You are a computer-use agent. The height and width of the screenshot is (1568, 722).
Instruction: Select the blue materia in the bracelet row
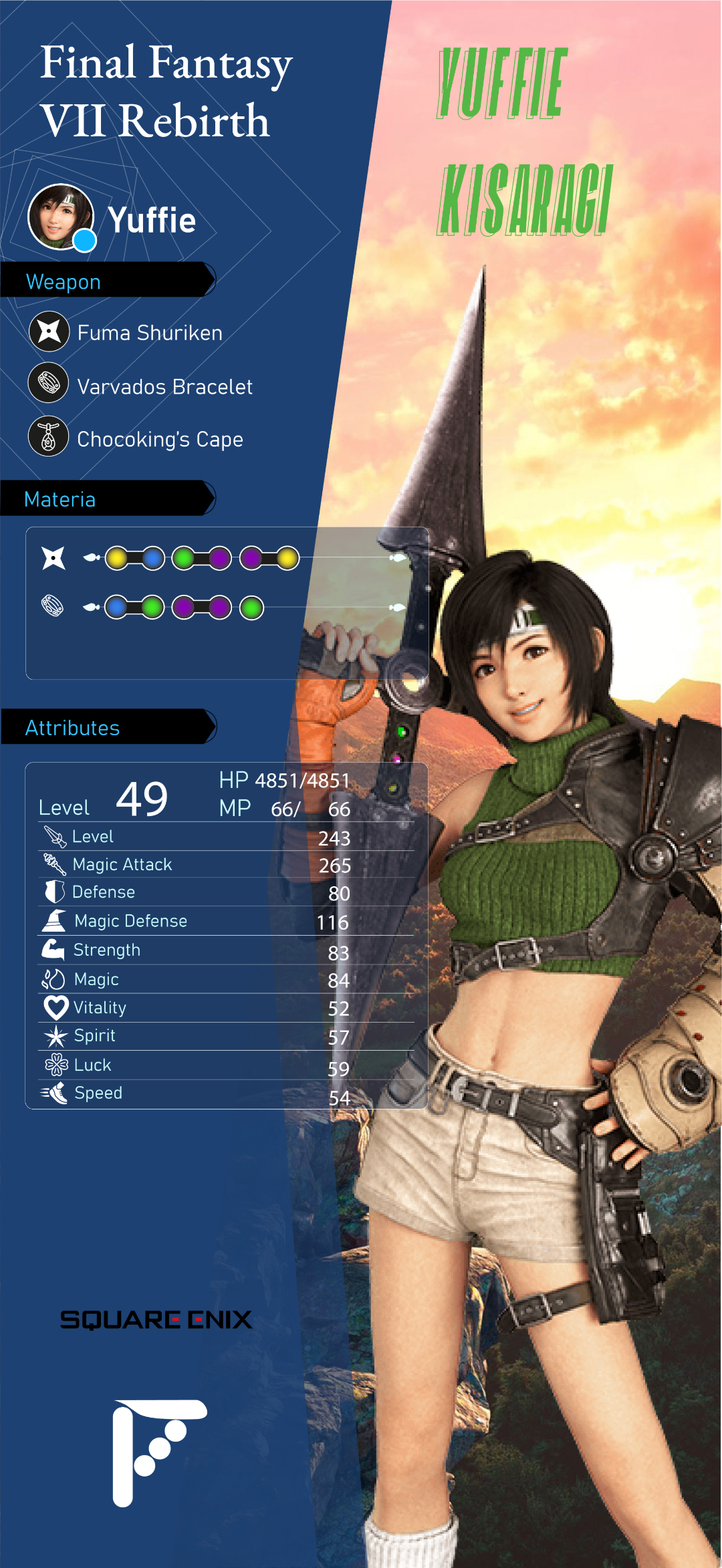coord(117,608)
